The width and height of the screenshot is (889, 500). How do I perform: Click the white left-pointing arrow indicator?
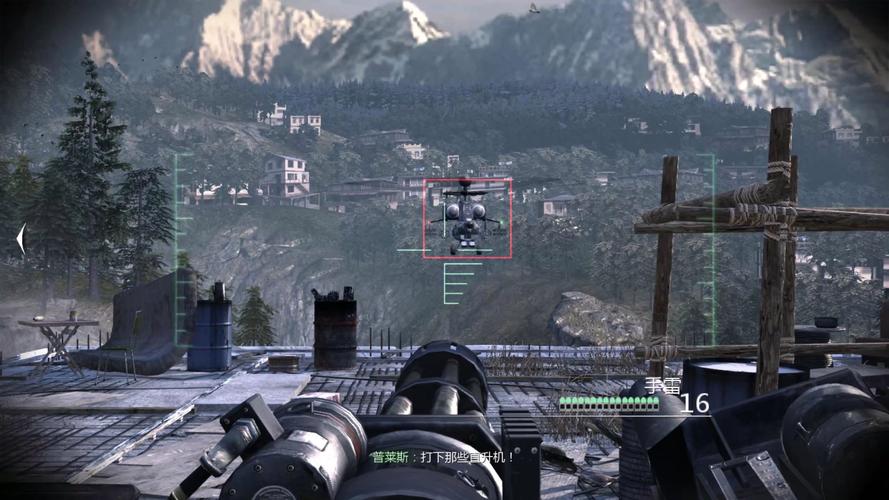[x=21, y=239]
